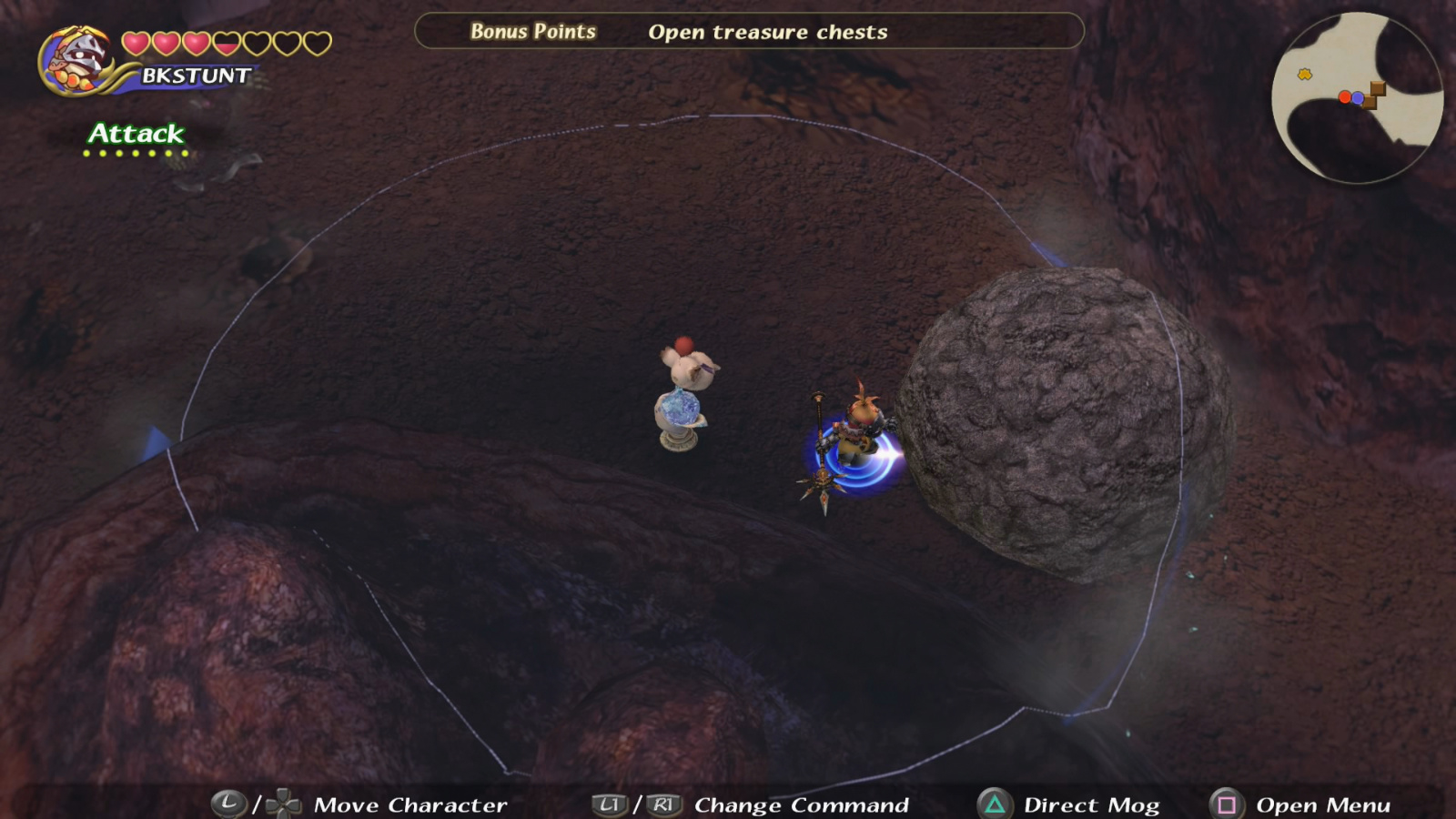Click the L1 shoulder button icon

[607, 805]
